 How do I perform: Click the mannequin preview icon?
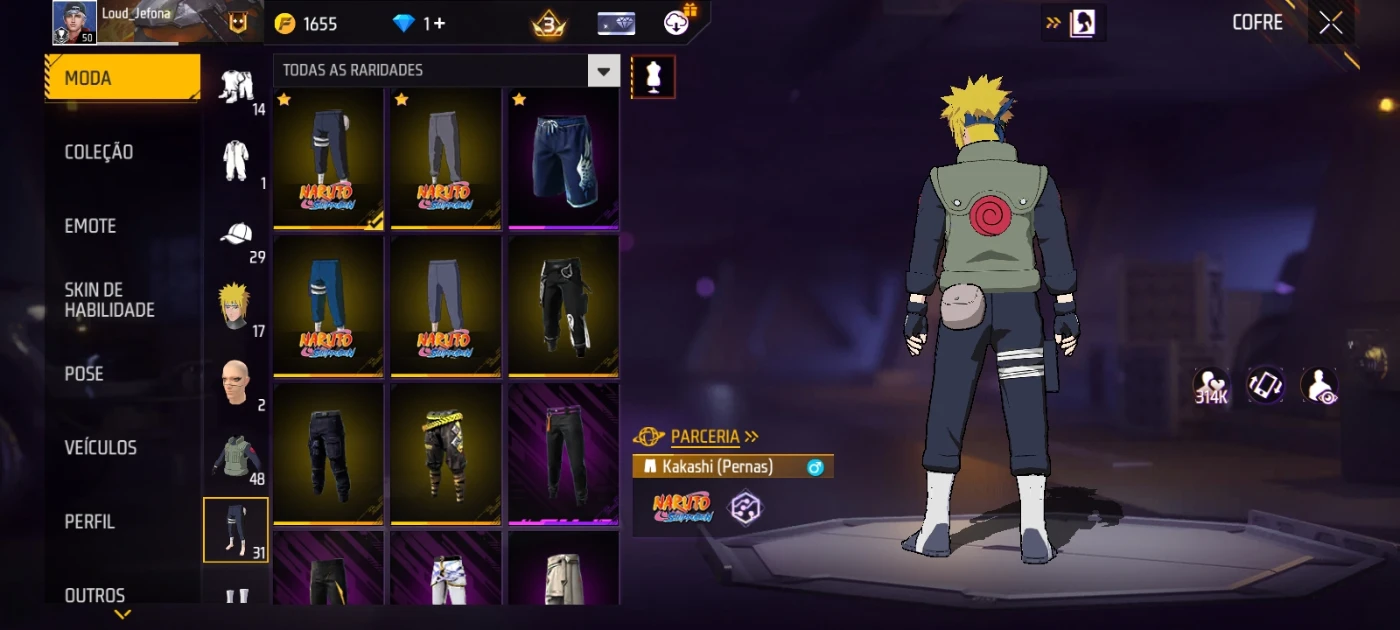[653, 77]
